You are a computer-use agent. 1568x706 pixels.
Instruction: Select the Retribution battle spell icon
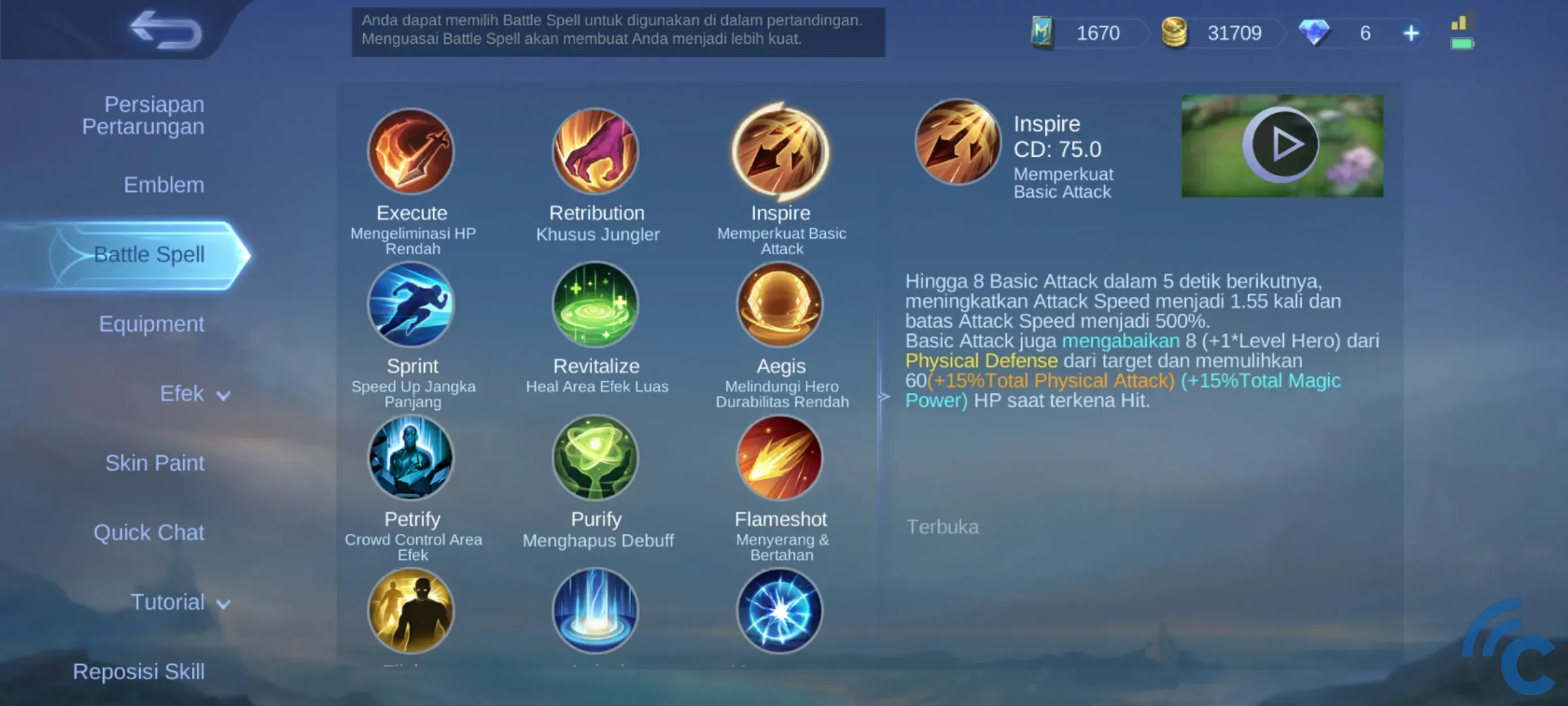pyautogui.click(x=596, y=152)
